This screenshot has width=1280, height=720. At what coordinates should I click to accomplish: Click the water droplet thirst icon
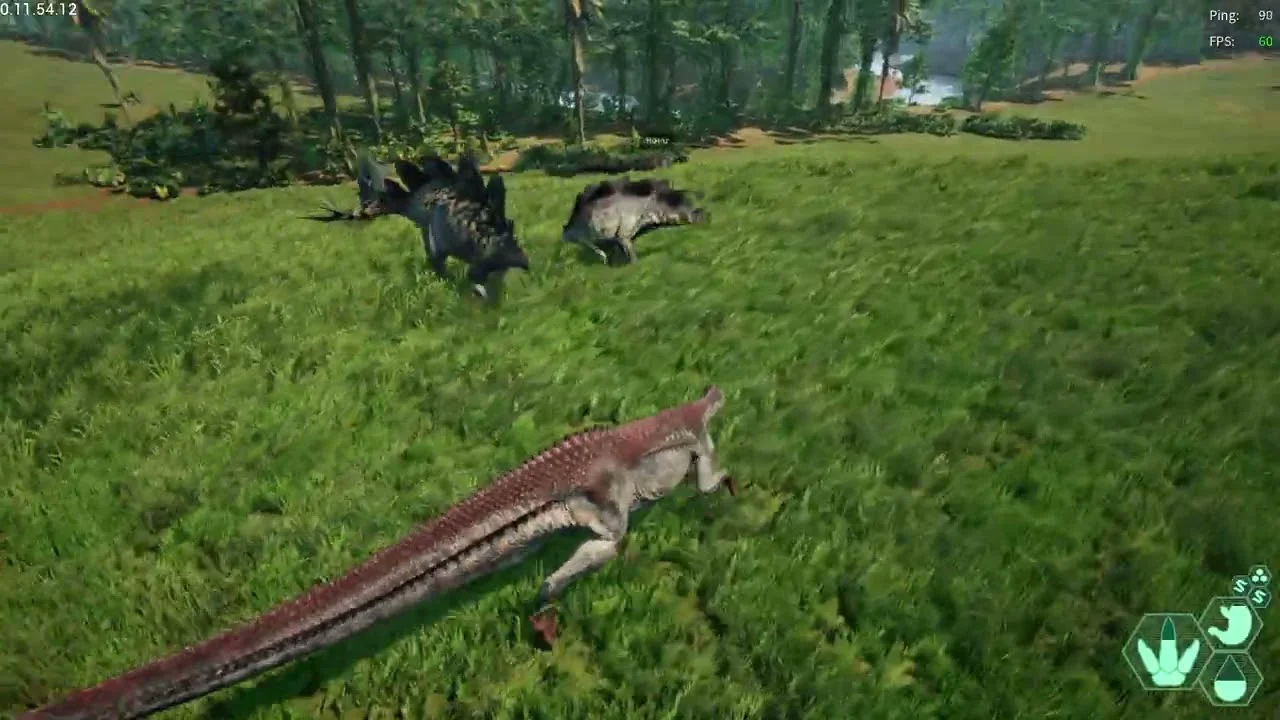coord(1230,681)
